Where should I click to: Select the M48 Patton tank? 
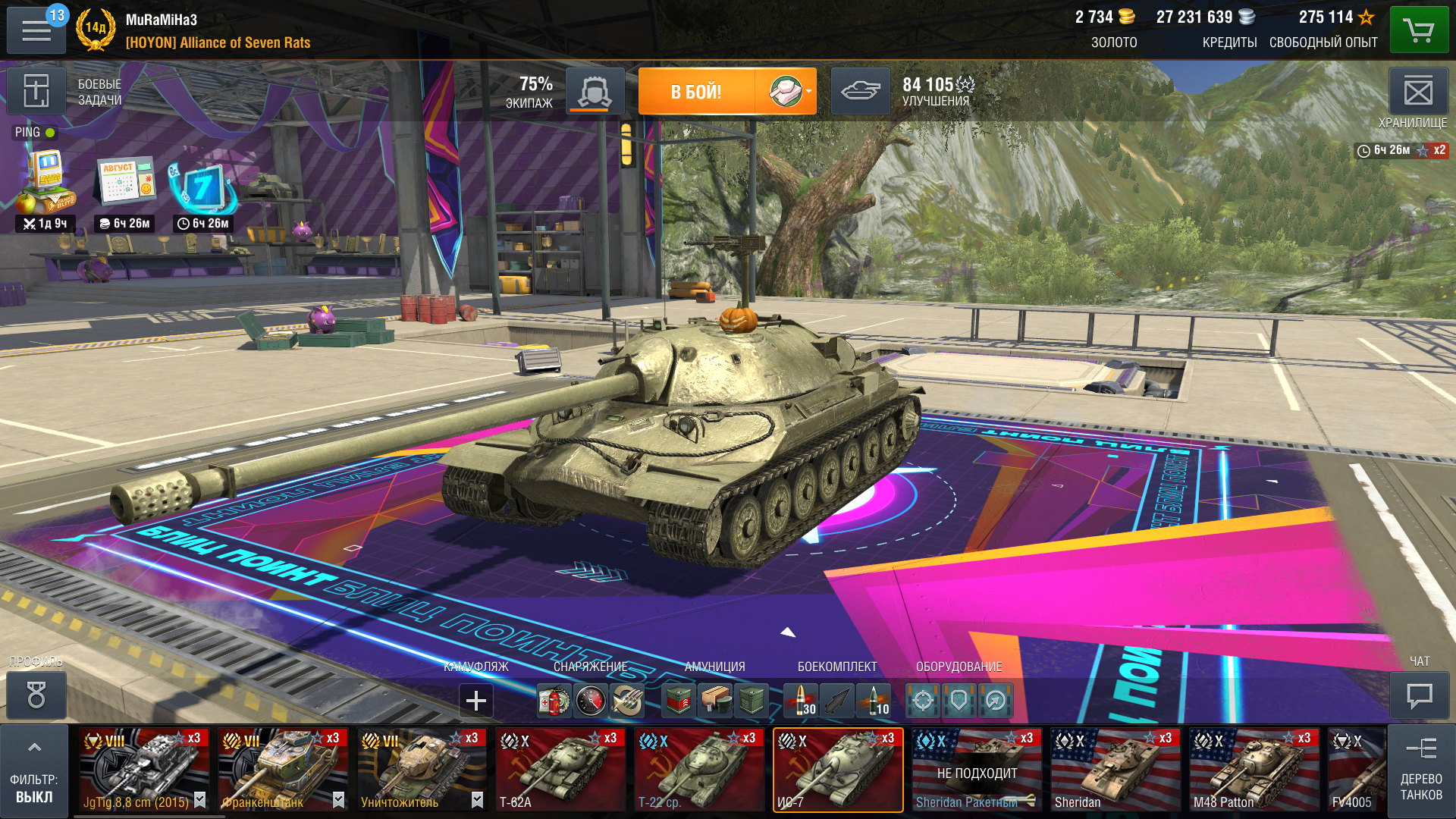tap(1254, 770)
